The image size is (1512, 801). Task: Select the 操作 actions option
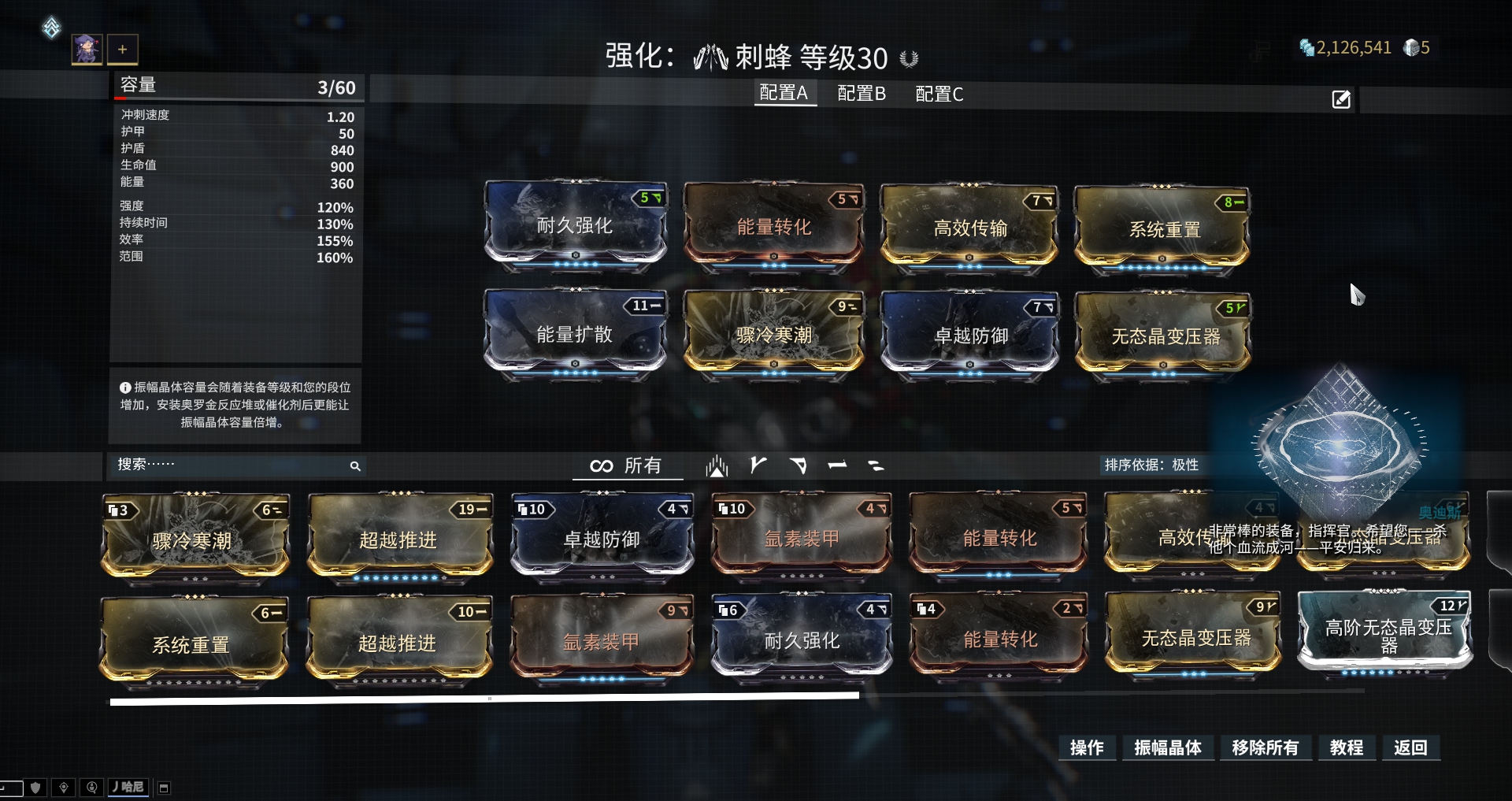pos(1087,748)
